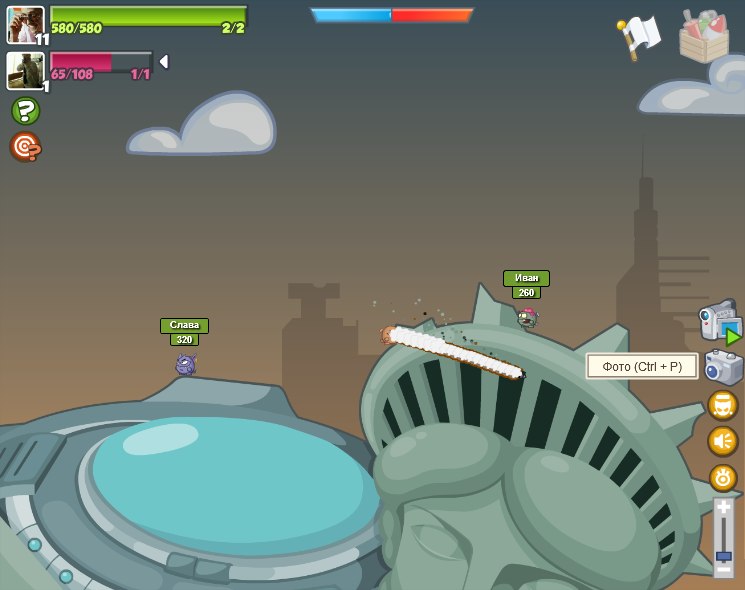745x590 pixels.
Task: Click the blue handle on the zoom slider
Action: tap(723, 552)
